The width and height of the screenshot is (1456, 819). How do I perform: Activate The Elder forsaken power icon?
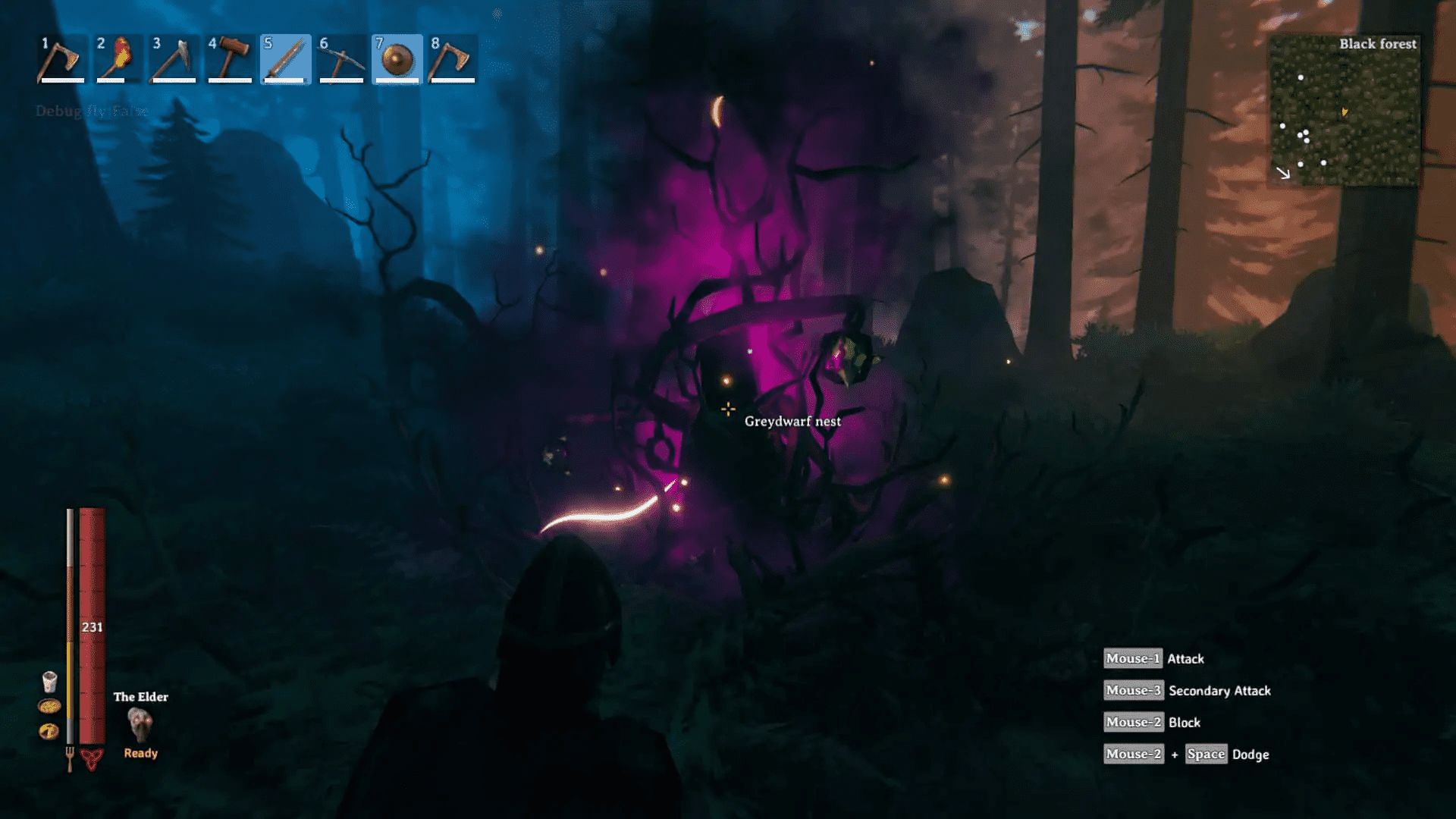(140, 723)
